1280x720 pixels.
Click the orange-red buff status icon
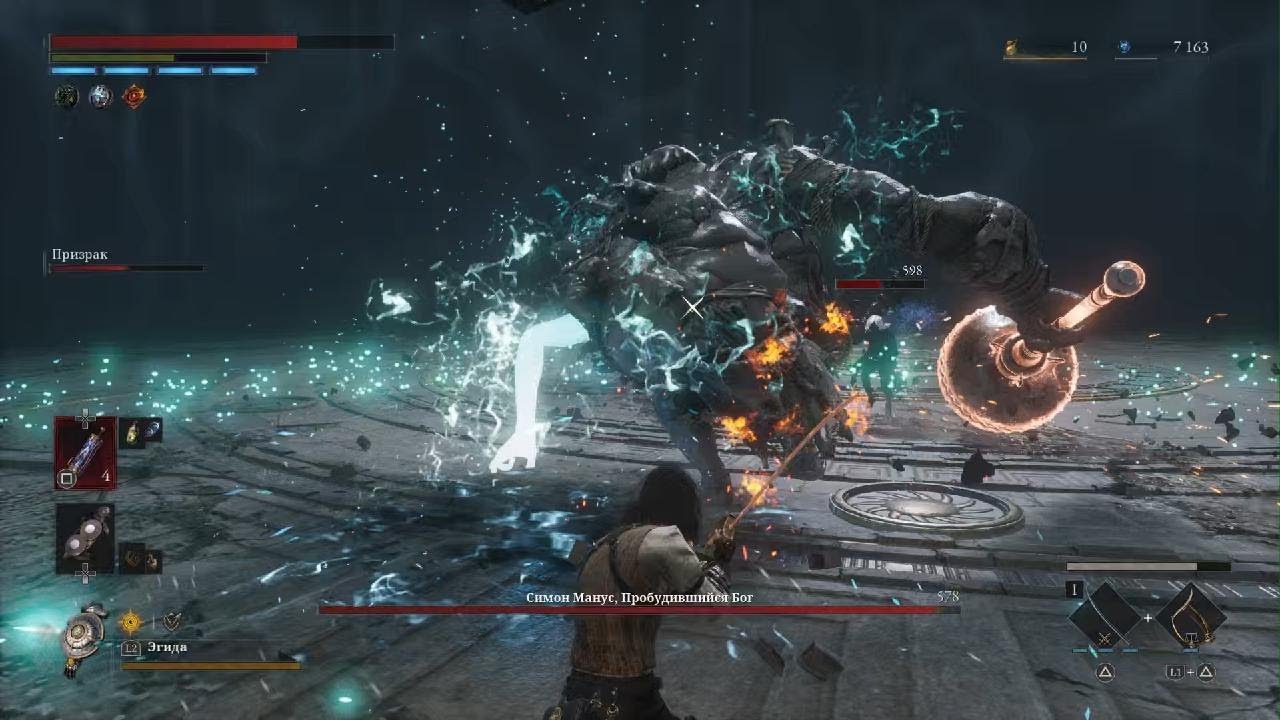(x=133, y=97)
